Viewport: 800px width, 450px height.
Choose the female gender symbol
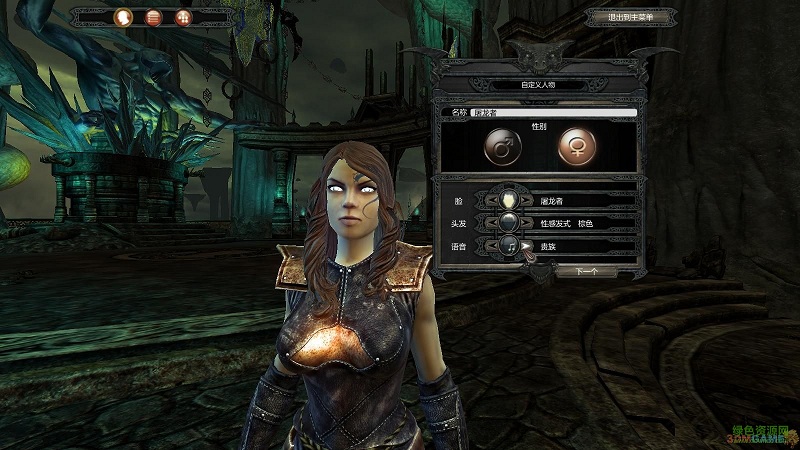576,146
